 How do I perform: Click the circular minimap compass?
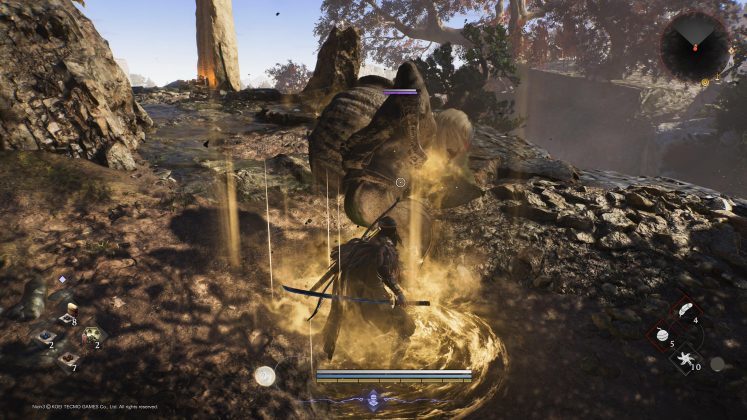(x=695, y=46)
